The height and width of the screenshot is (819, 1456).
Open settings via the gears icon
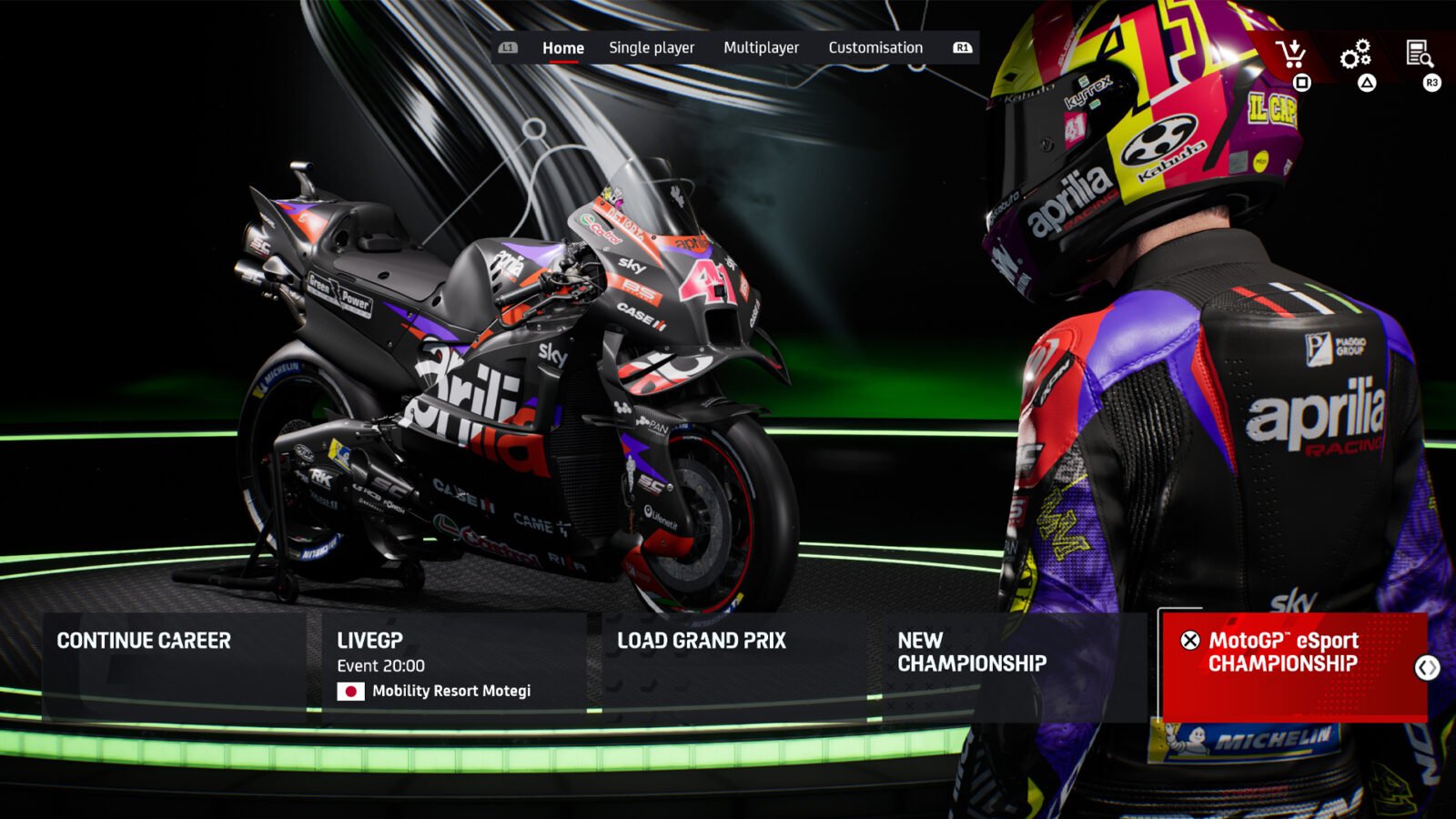[1357, 52]
